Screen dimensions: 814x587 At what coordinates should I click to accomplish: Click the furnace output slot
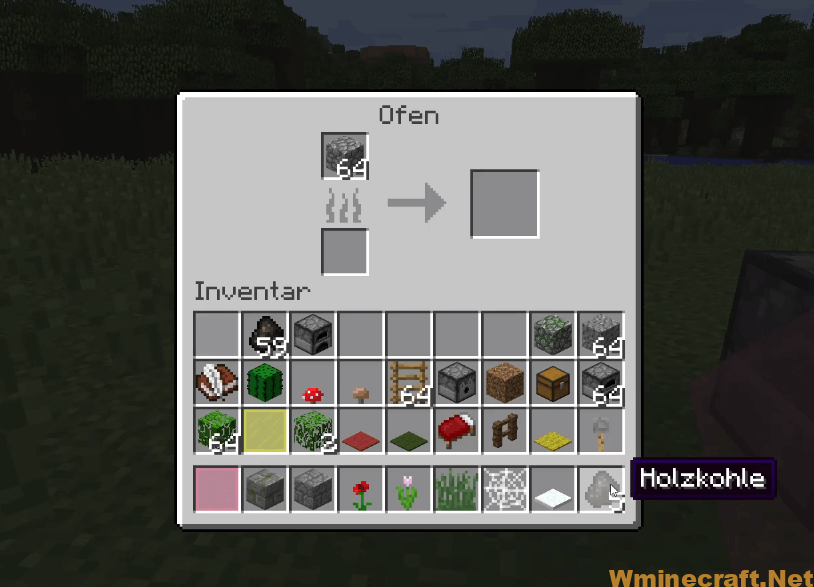tap(505, 204)
